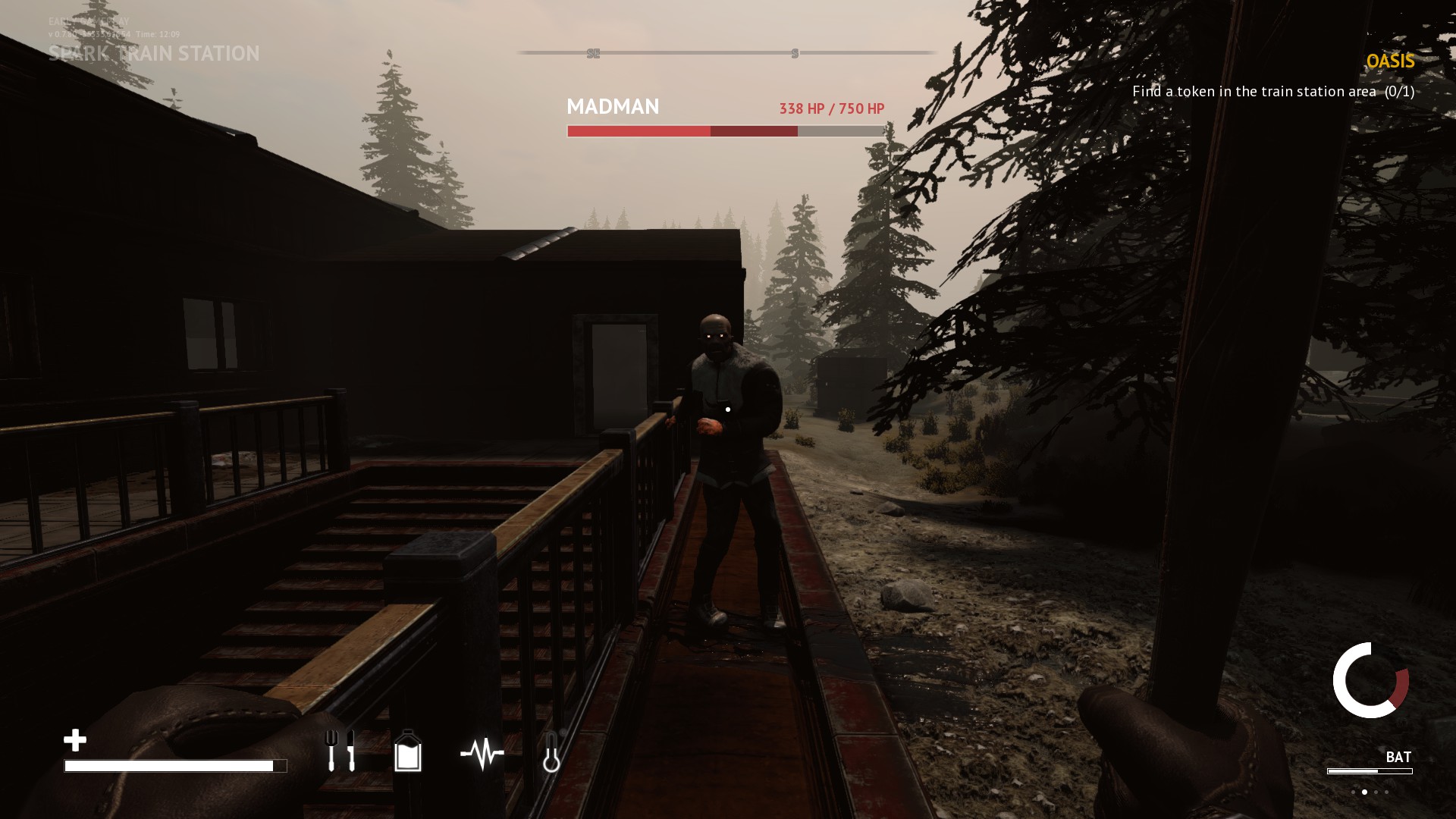Toggle the last pagination dot indicator

click(x=1386, y=792)
